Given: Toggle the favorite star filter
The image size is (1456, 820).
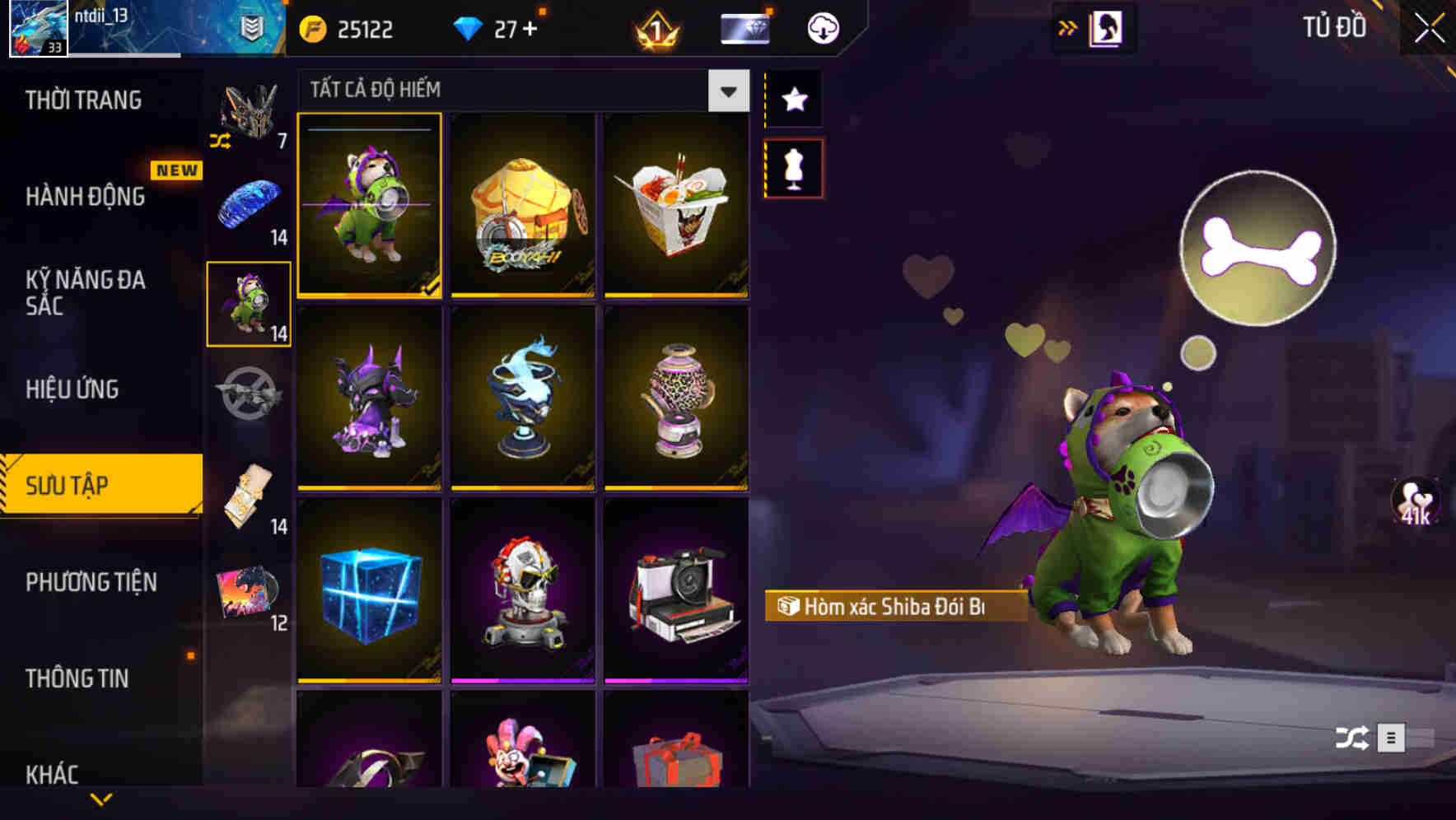Looking at the screenshot, I should tap(793, 100).
